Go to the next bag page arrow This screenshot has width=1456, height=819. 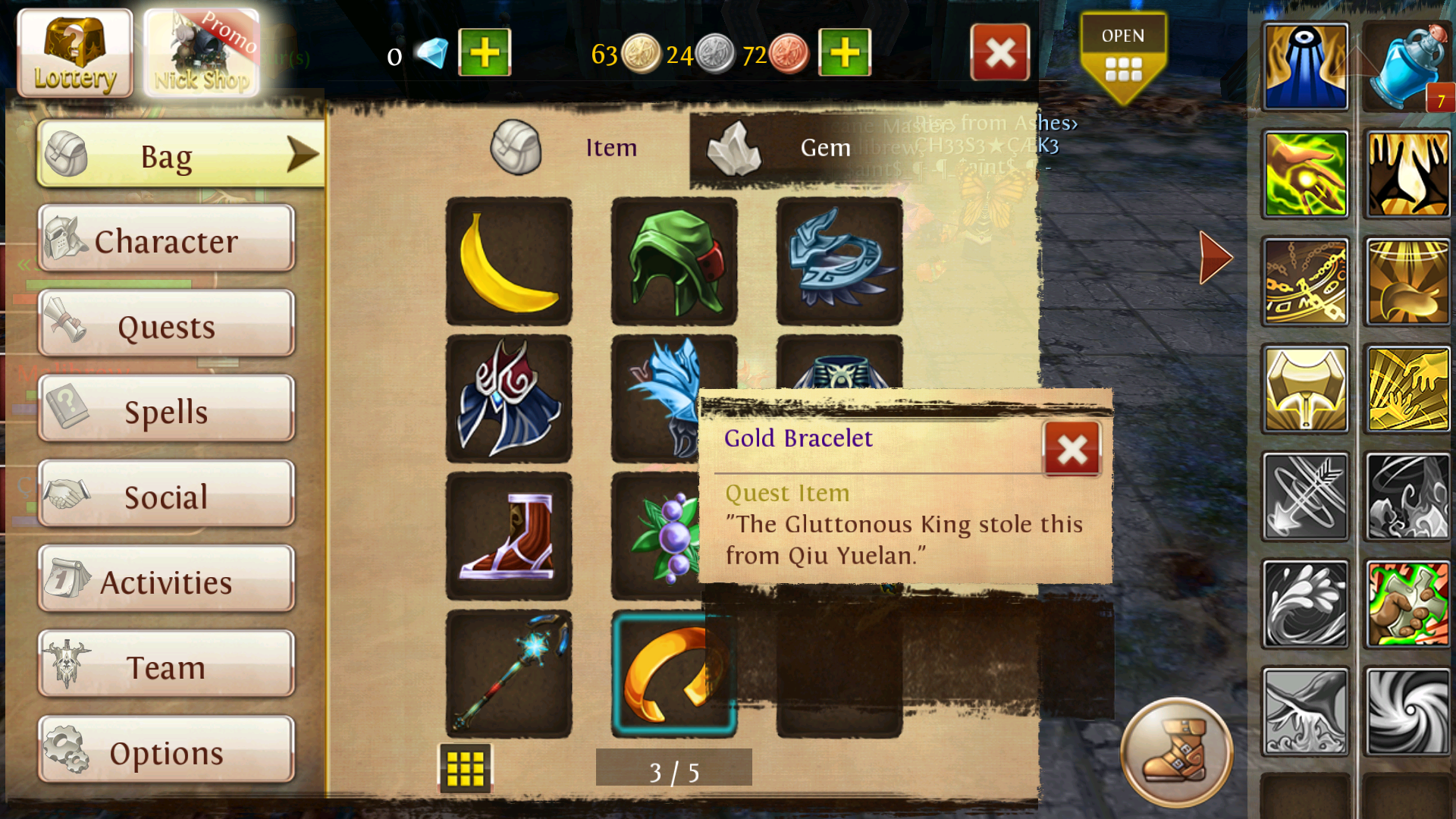pos(1216,258)
